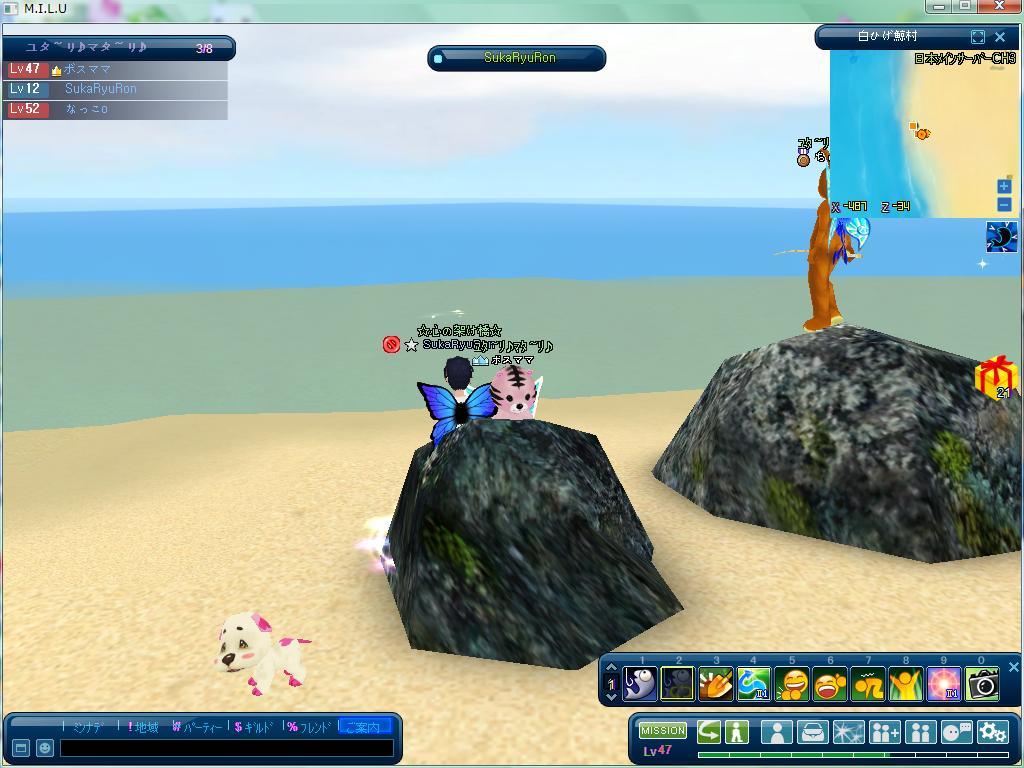Open the MISSION panel

(663, 731)
